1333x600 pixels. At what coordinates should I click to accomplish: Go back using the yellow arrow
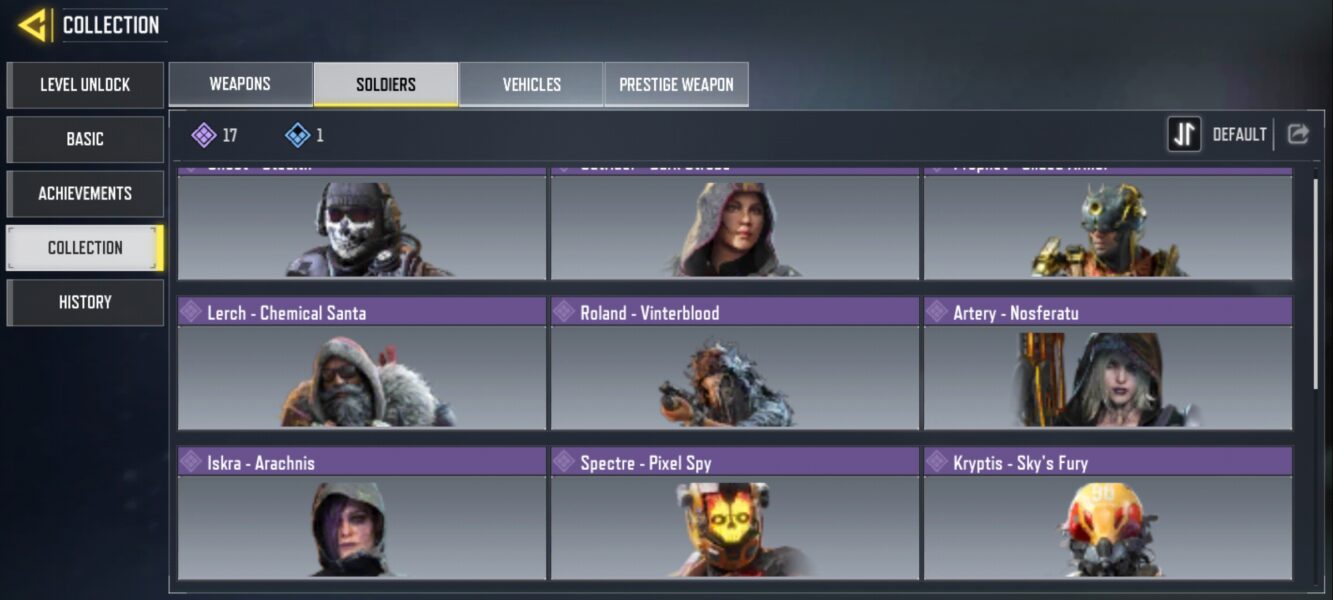coord(33,25)
